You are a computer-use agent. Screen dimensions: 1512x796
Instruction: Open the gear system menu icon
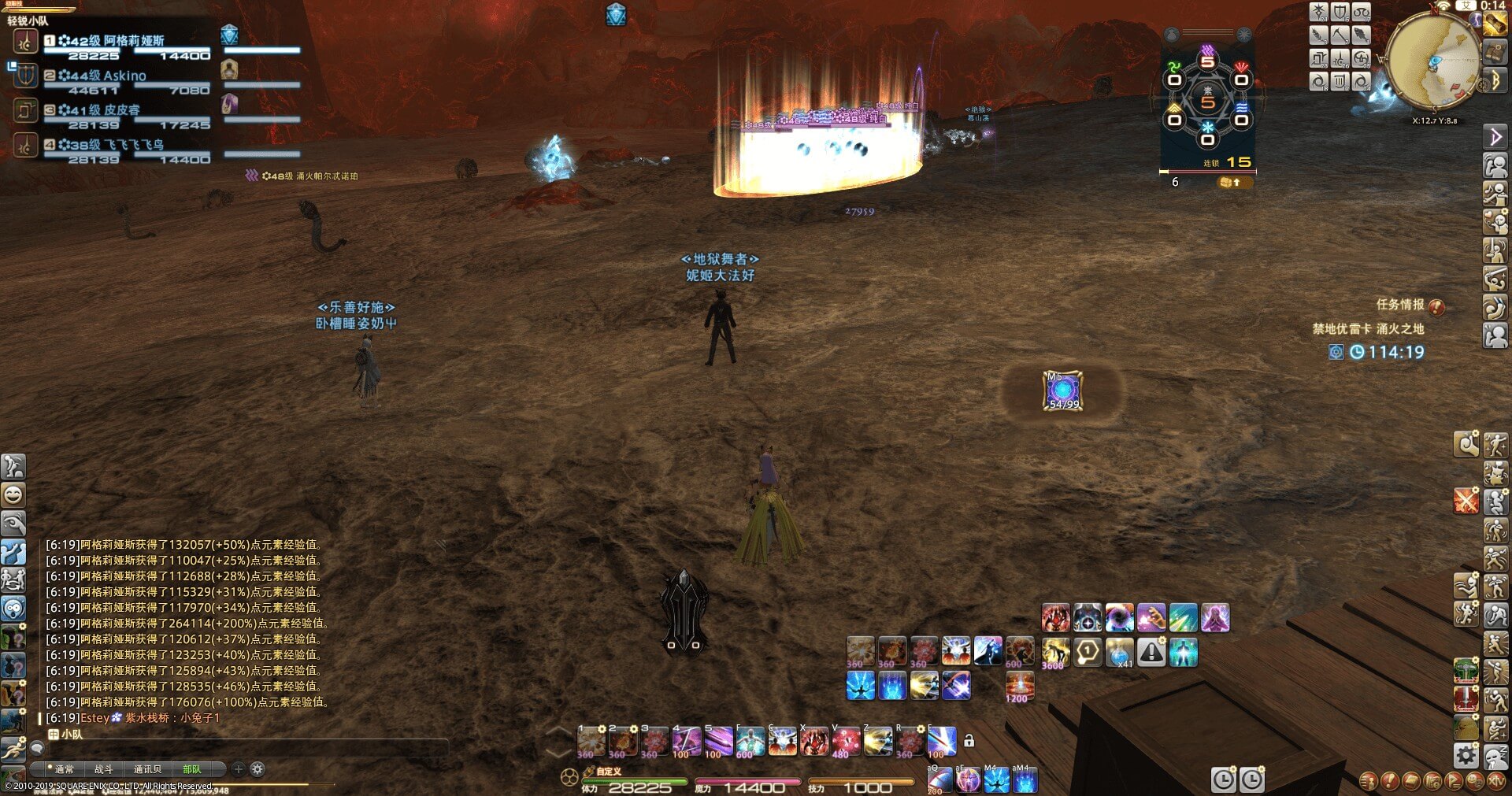(1466, 756)
